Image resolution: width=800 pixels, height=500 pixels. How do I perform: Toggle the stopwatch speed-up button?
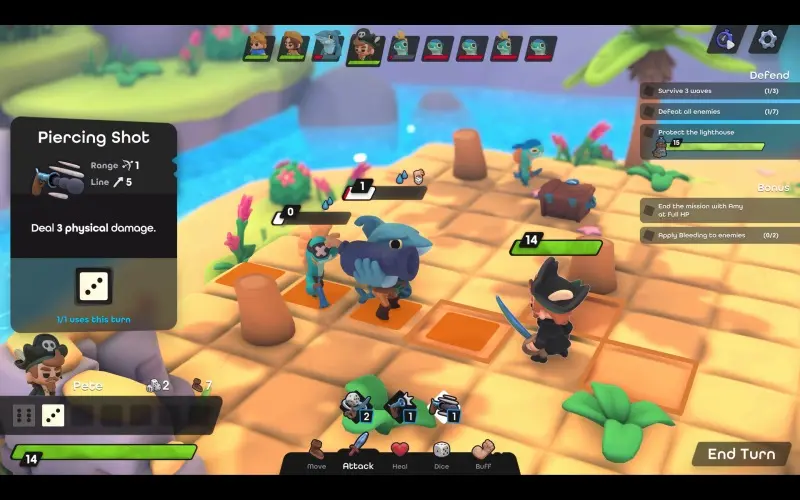[x=727, y=39]
